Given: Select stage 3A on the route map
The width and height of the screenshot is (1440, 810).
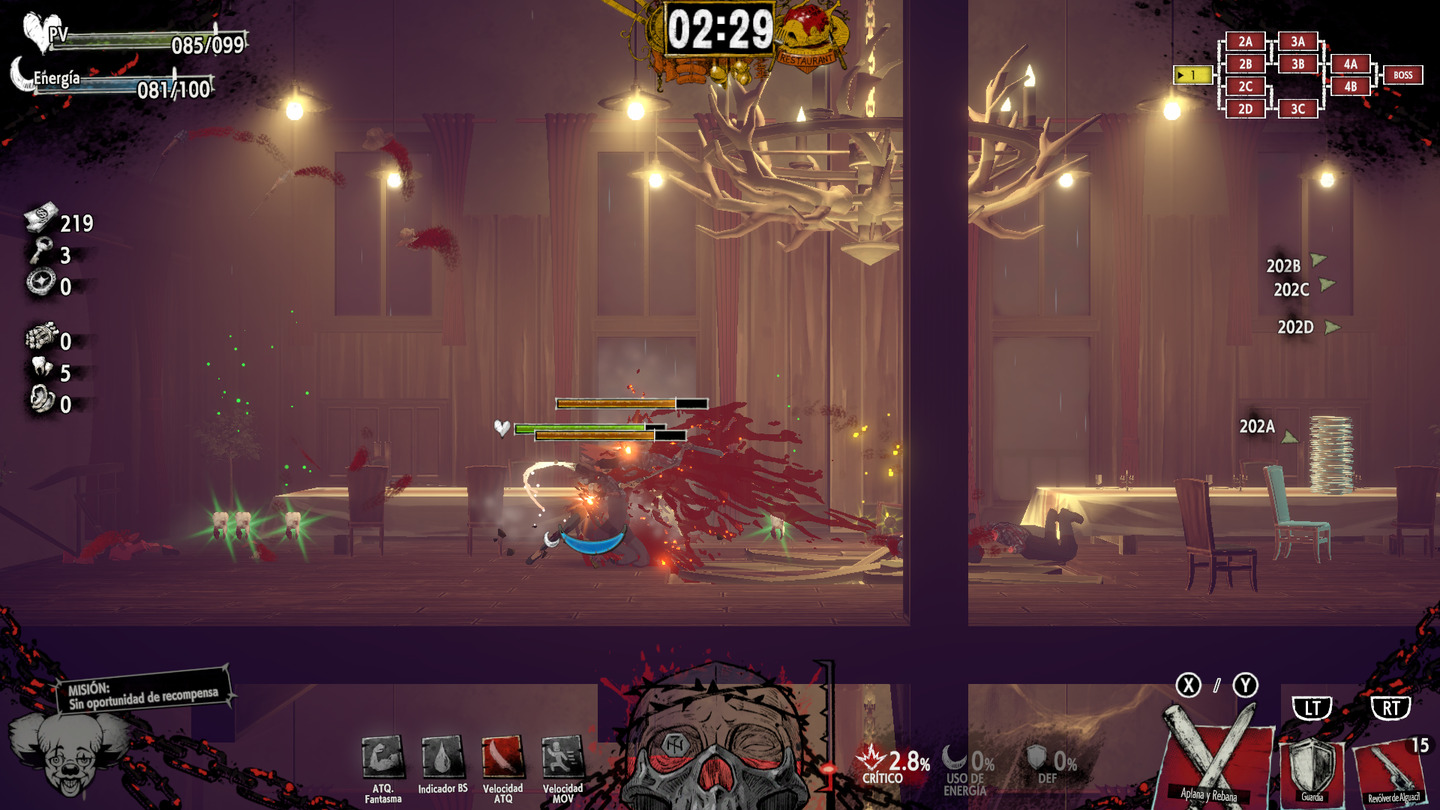Looking at the screenshot, I should tap(1297, 42).
